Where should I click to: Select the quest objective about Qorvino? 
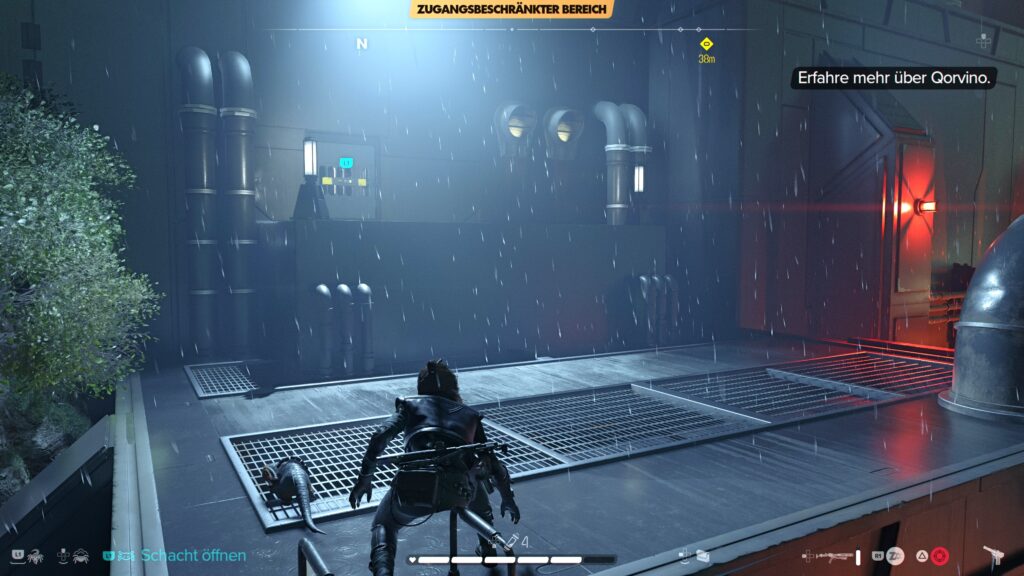[x=893, y=77]
